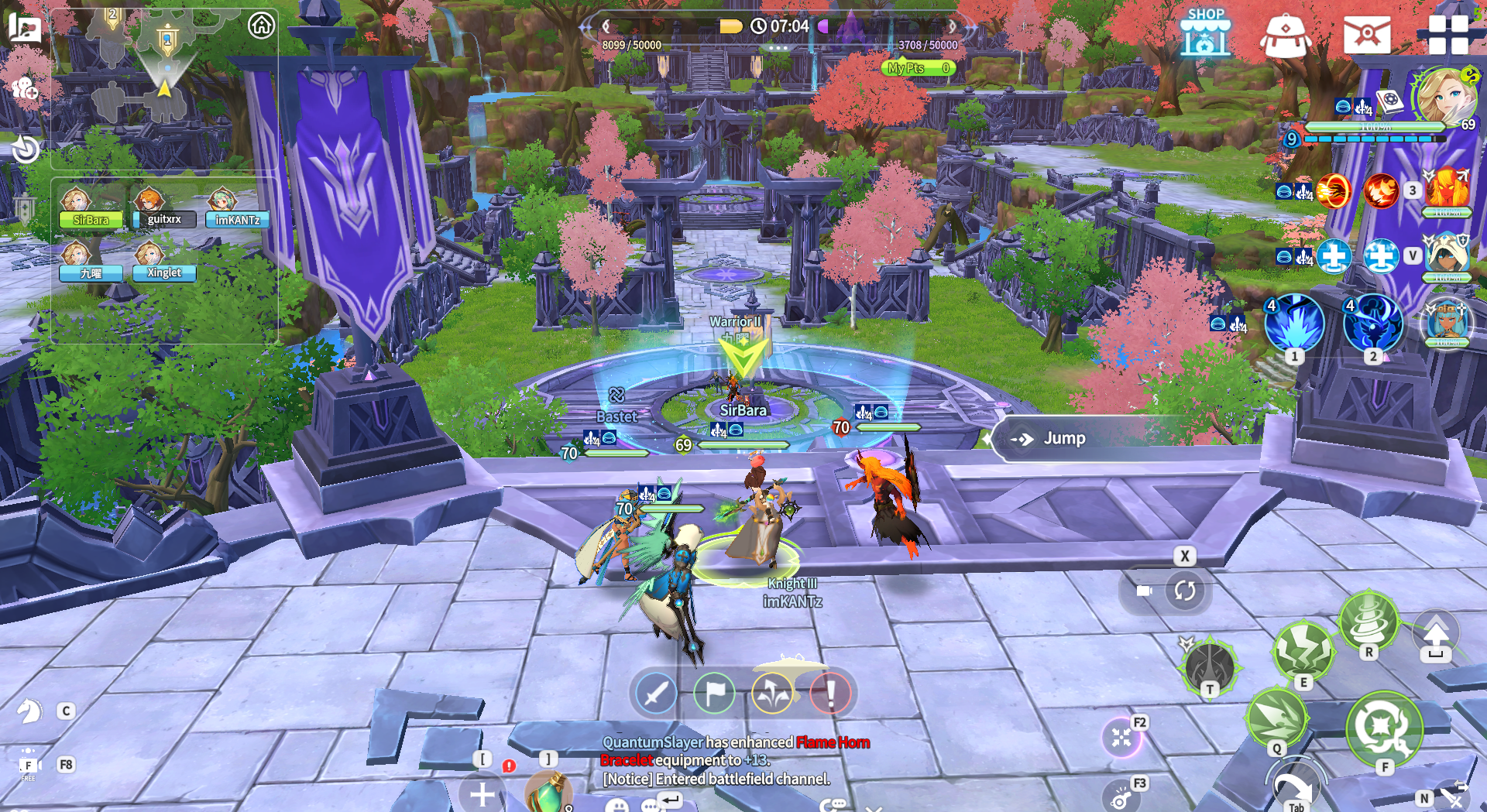Use the main attack skill button
1487x812 pixels.
(1384, 728)
